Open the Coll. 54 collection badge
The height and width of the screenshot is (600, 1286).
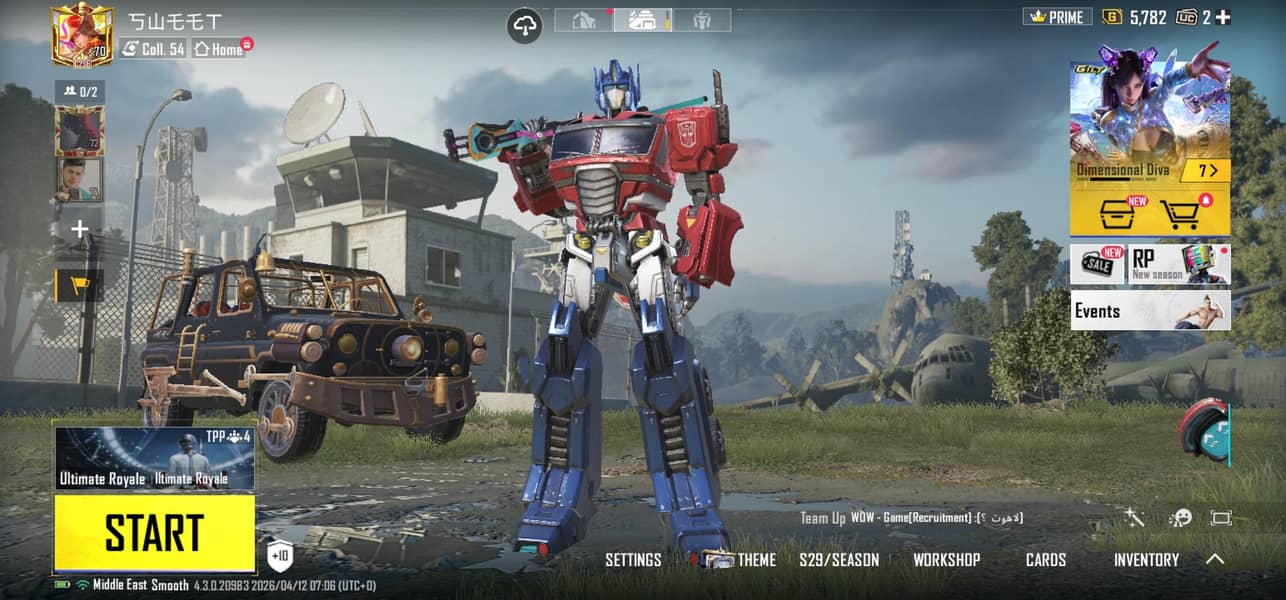pos(154,48)
